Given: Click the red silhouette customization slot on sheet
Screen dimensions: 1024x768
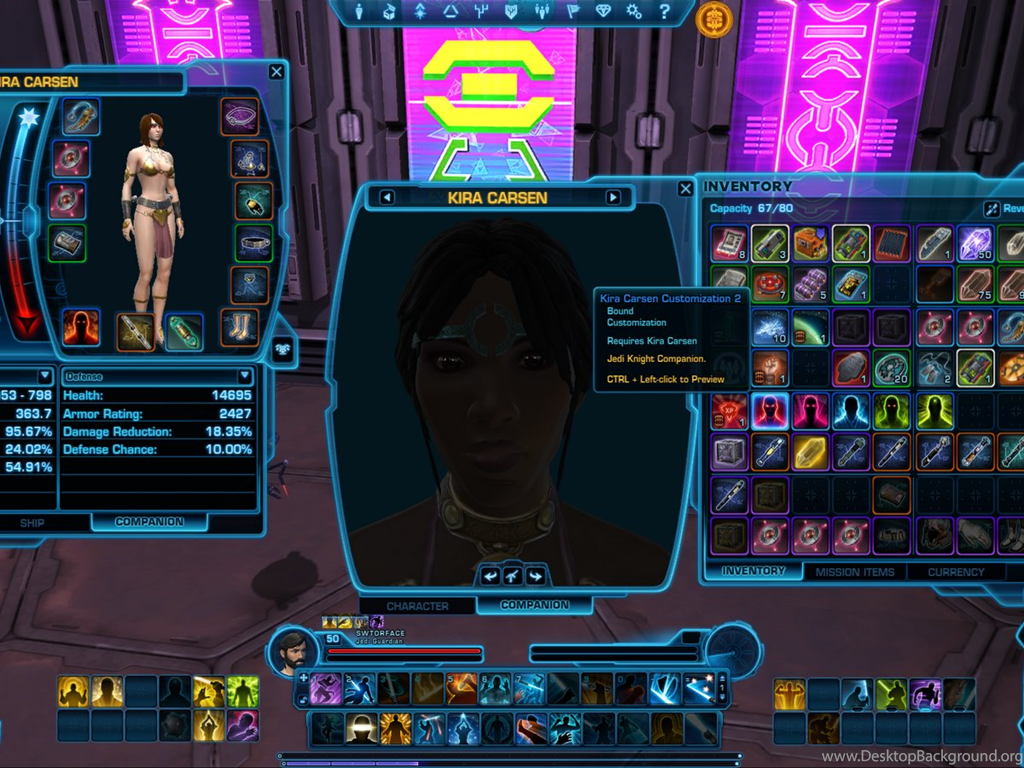Looking at the screenshot, I should pyautogui.click(x=80, y=328).
